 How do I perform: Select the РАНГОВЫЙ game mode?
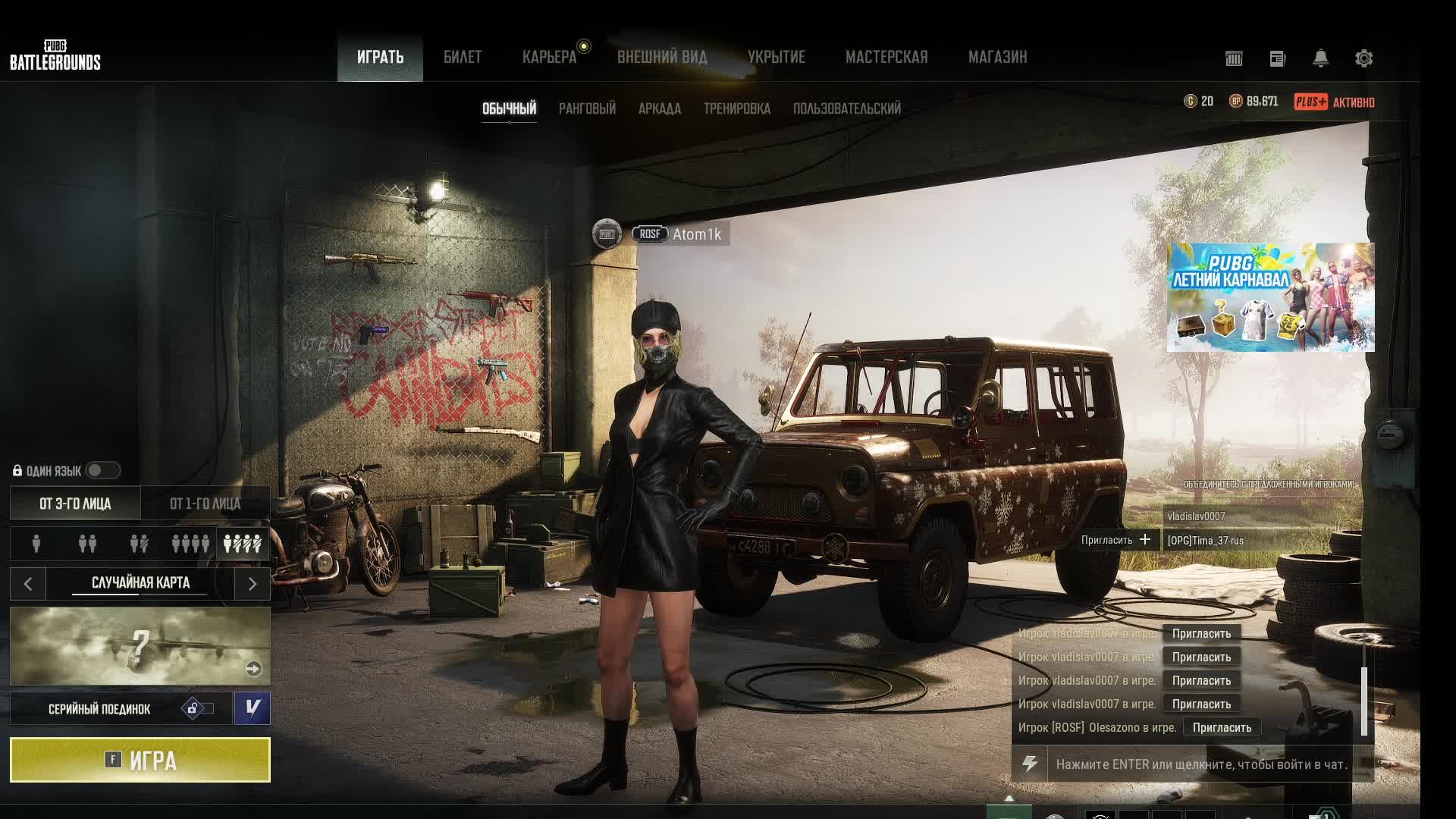[587, 109]
